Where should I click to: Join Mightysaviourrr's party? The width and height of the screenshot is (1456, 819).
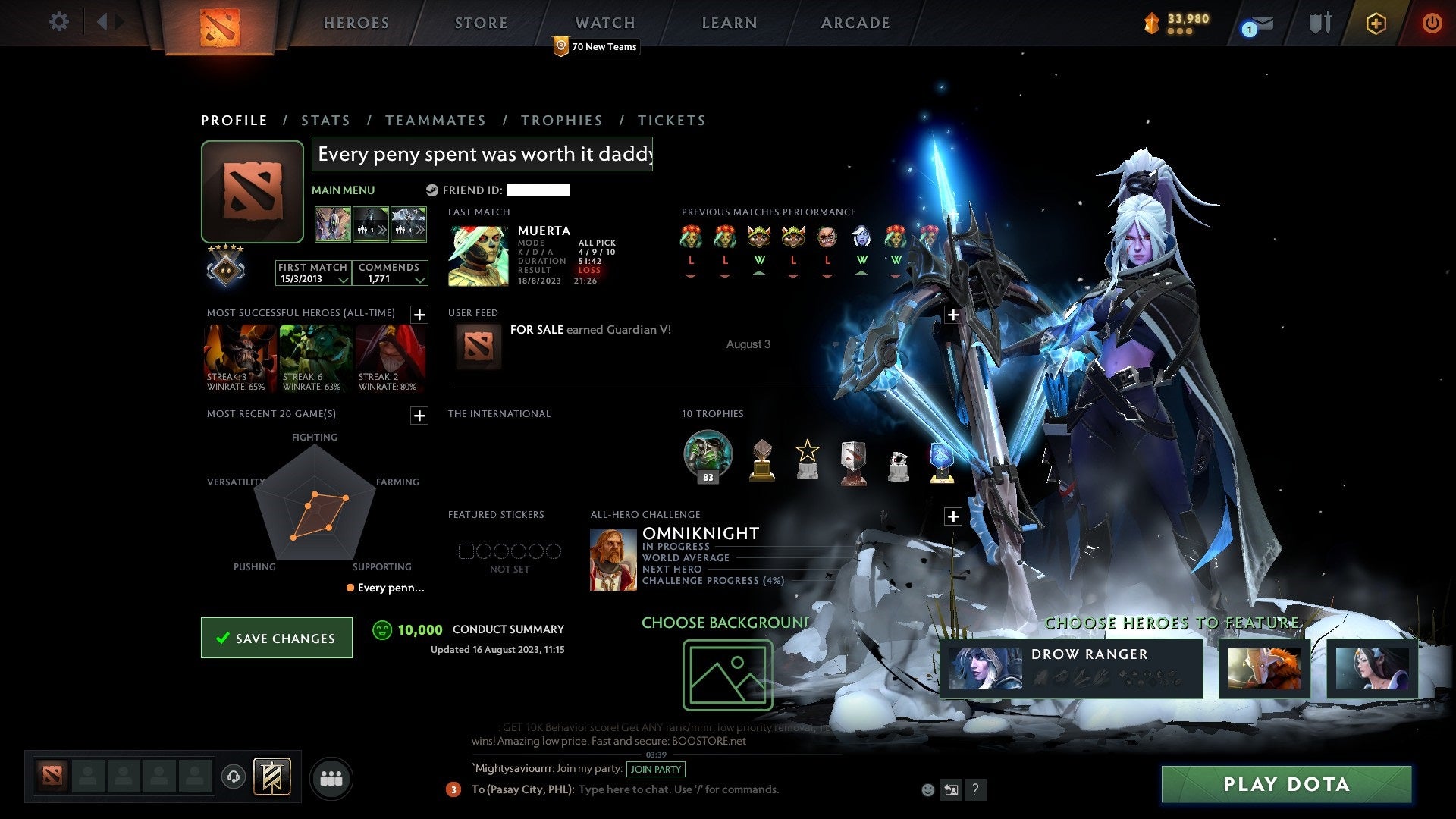pos(656,769)
